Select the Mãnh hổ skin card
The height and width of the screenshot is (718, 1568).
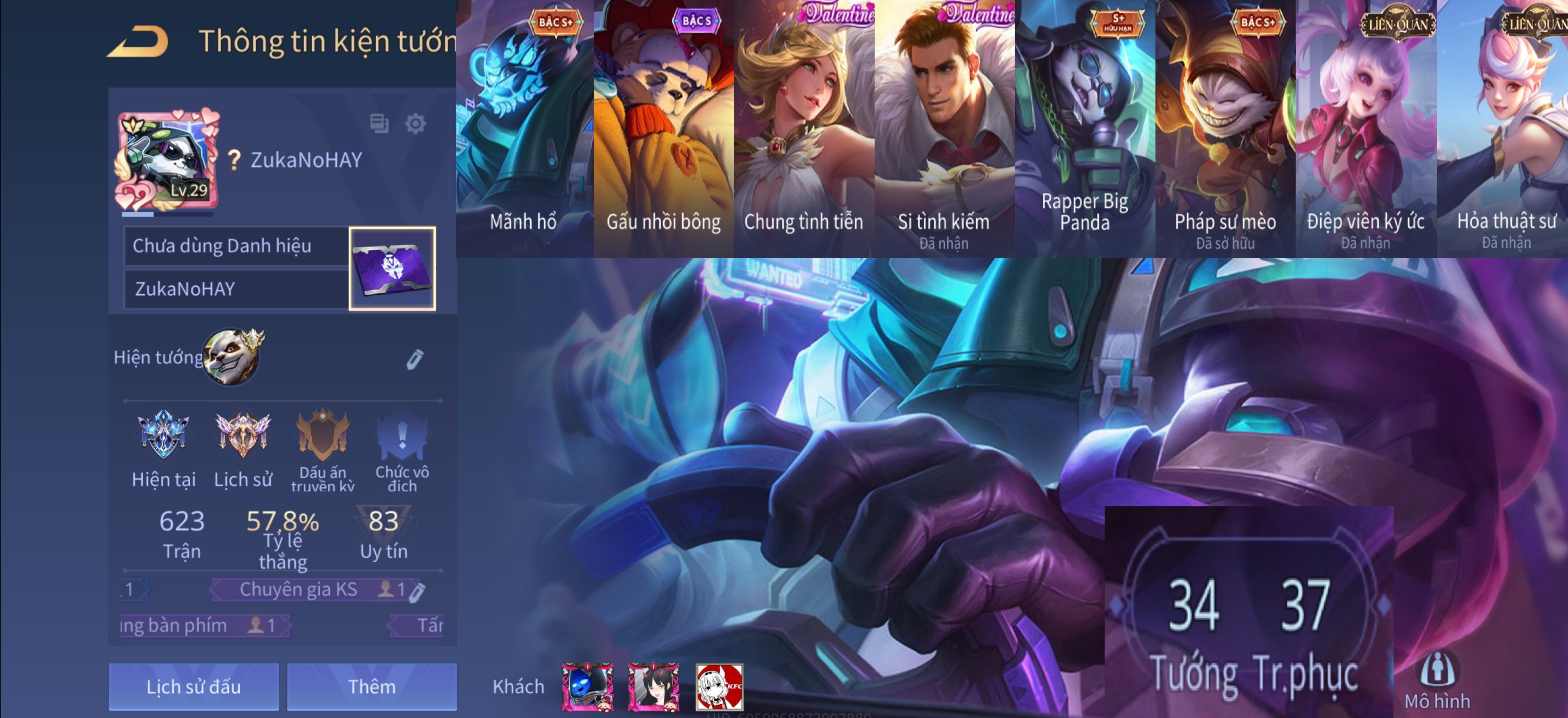click(x=524, y=128)
